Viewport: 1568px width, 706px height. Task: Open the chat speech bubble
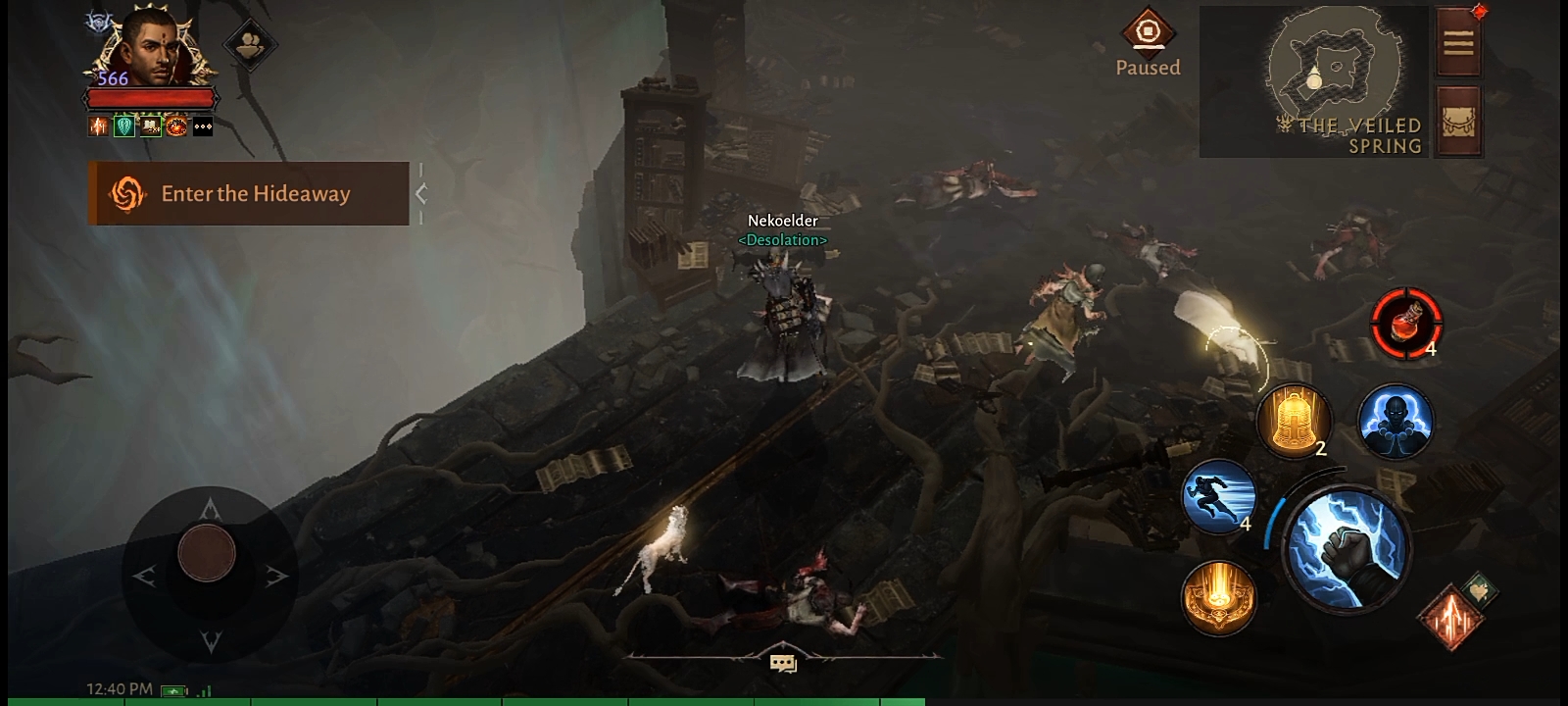pos(783,664)
